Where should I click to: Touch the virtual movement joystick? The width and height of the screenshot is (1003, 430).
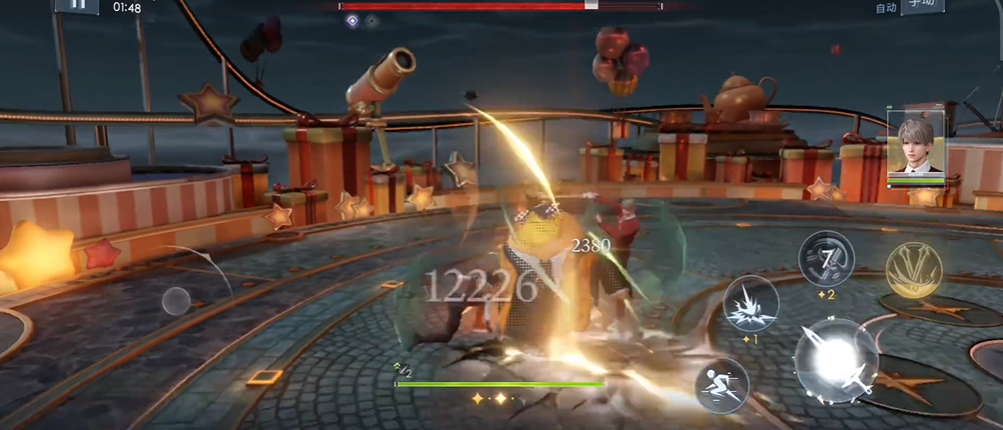coord(176,300)
